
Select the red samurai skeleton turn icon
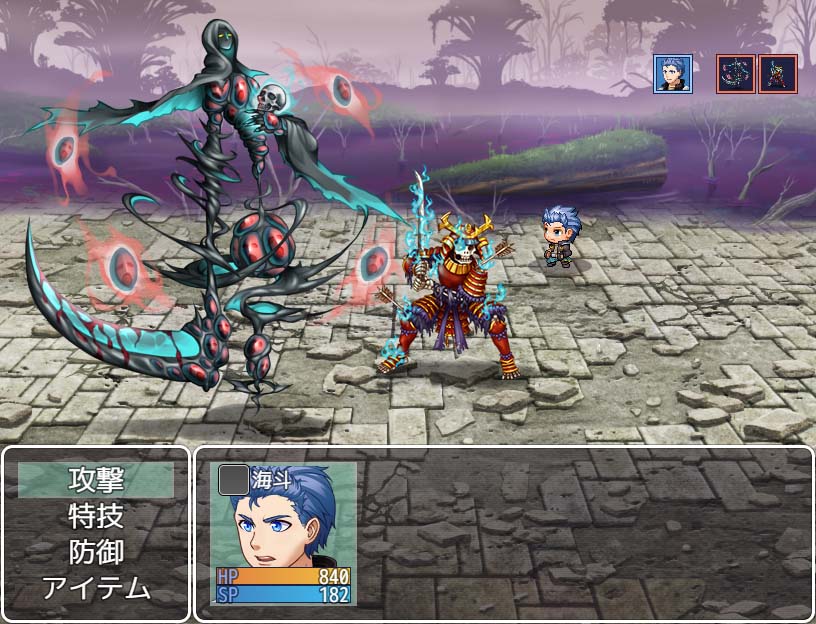click(x=778, y=74)
